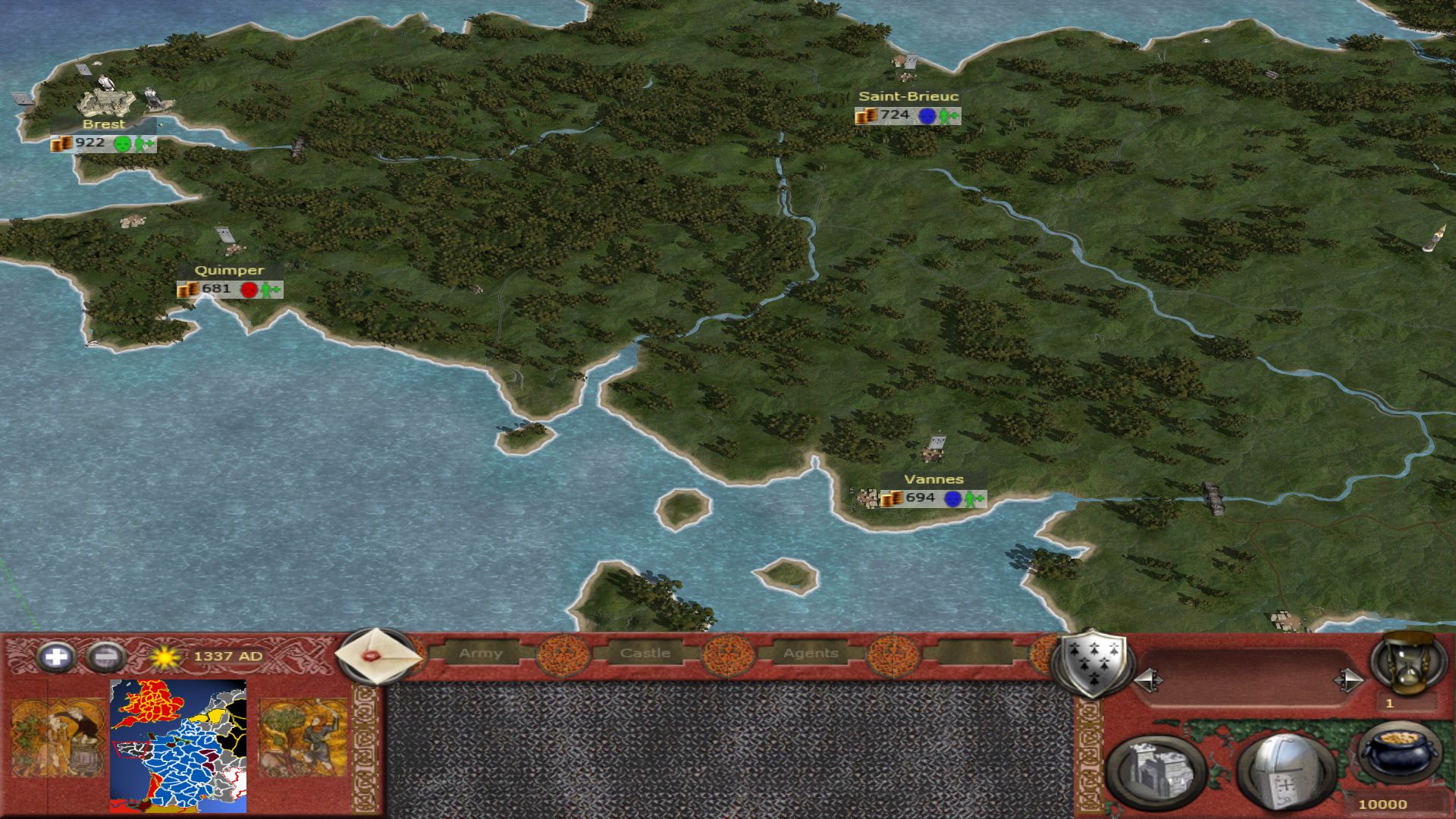
Task: Open recruitment with the knight helmet button
Action: pyautogui.click(x=1285, y=772)
